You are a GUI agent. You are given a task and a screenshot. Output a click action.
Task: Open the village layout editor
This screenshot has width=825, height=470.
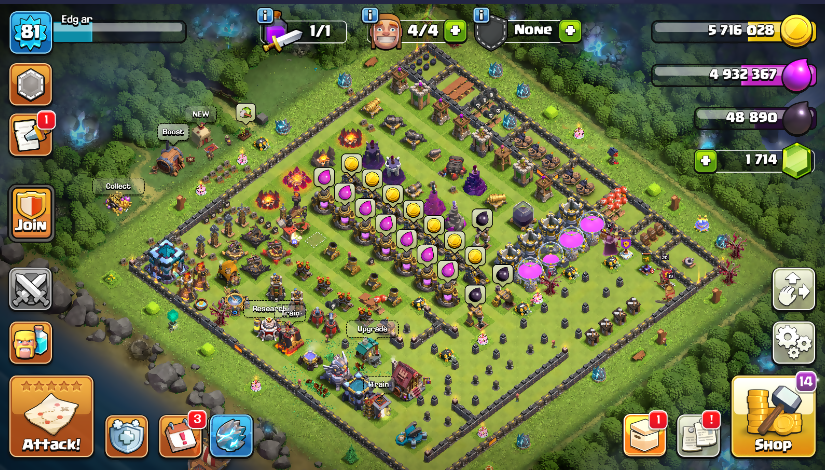click(793, 290)
